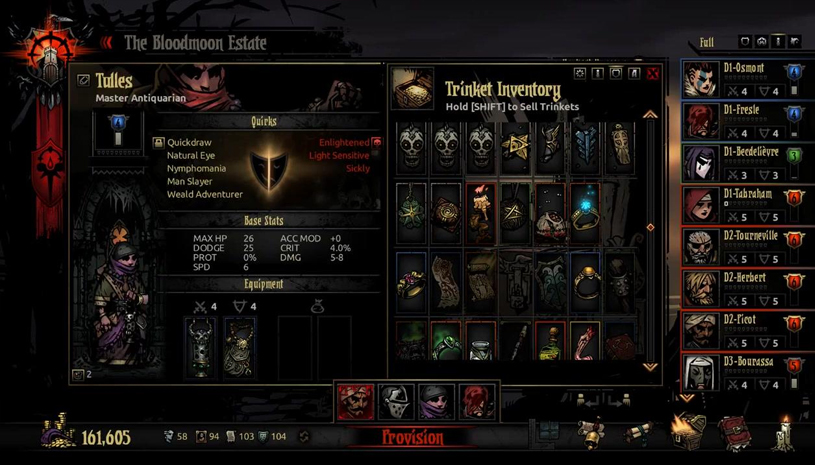The height and width of the screenshot is (465, 815).
Task: Select the helmeted knight party portrait
Action: pos(396,401)
